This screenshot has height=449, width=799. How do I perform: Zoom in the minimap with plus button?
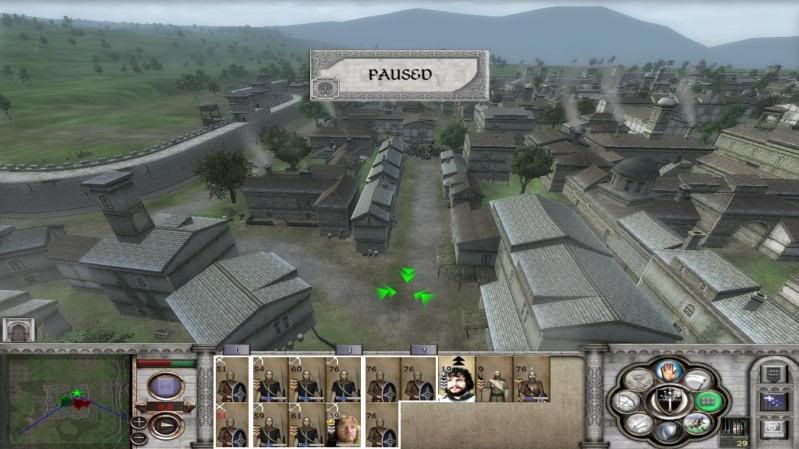(x=138, y=421)
